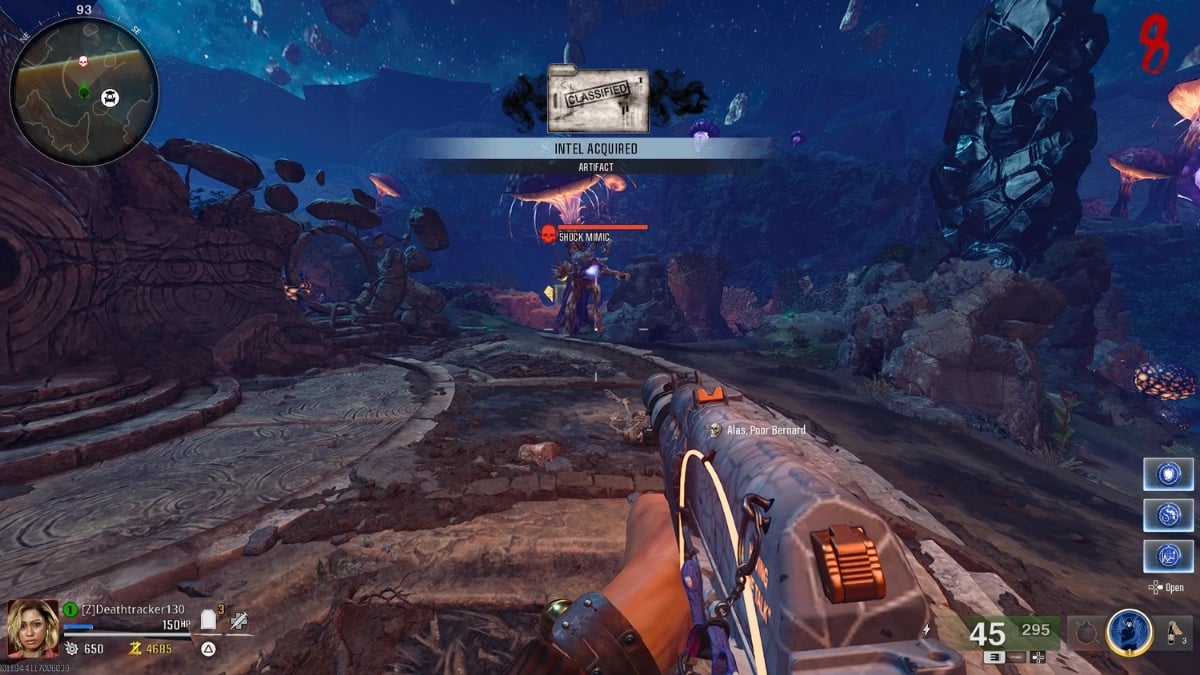The image size is (1200, 675).
Task: Select the Molotov lethal equipment slot
Action: coord(1172,632)
